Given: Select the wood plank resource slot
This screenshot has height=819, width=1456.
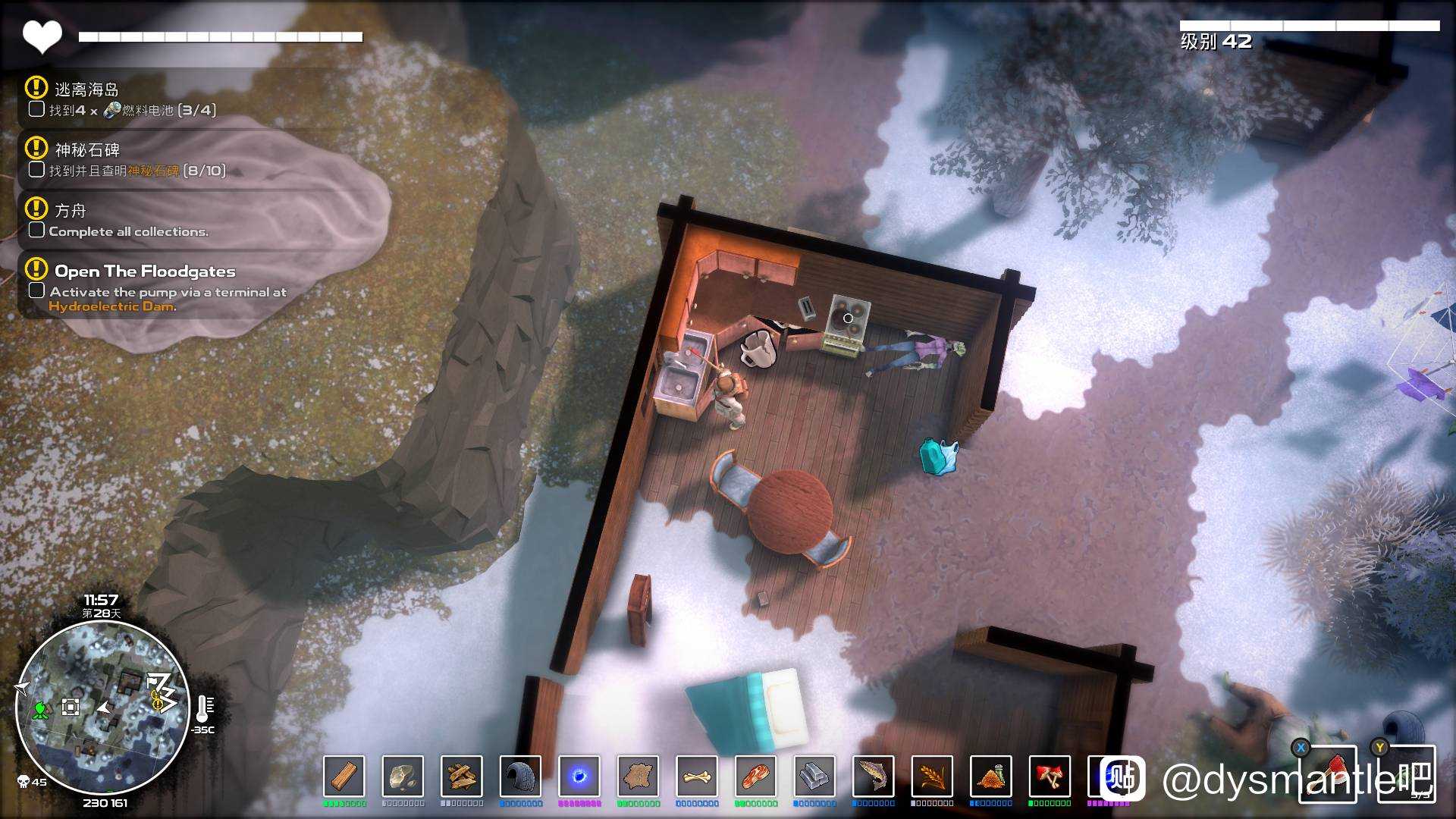Looking at the screenshot, I should tap(344, 777).
